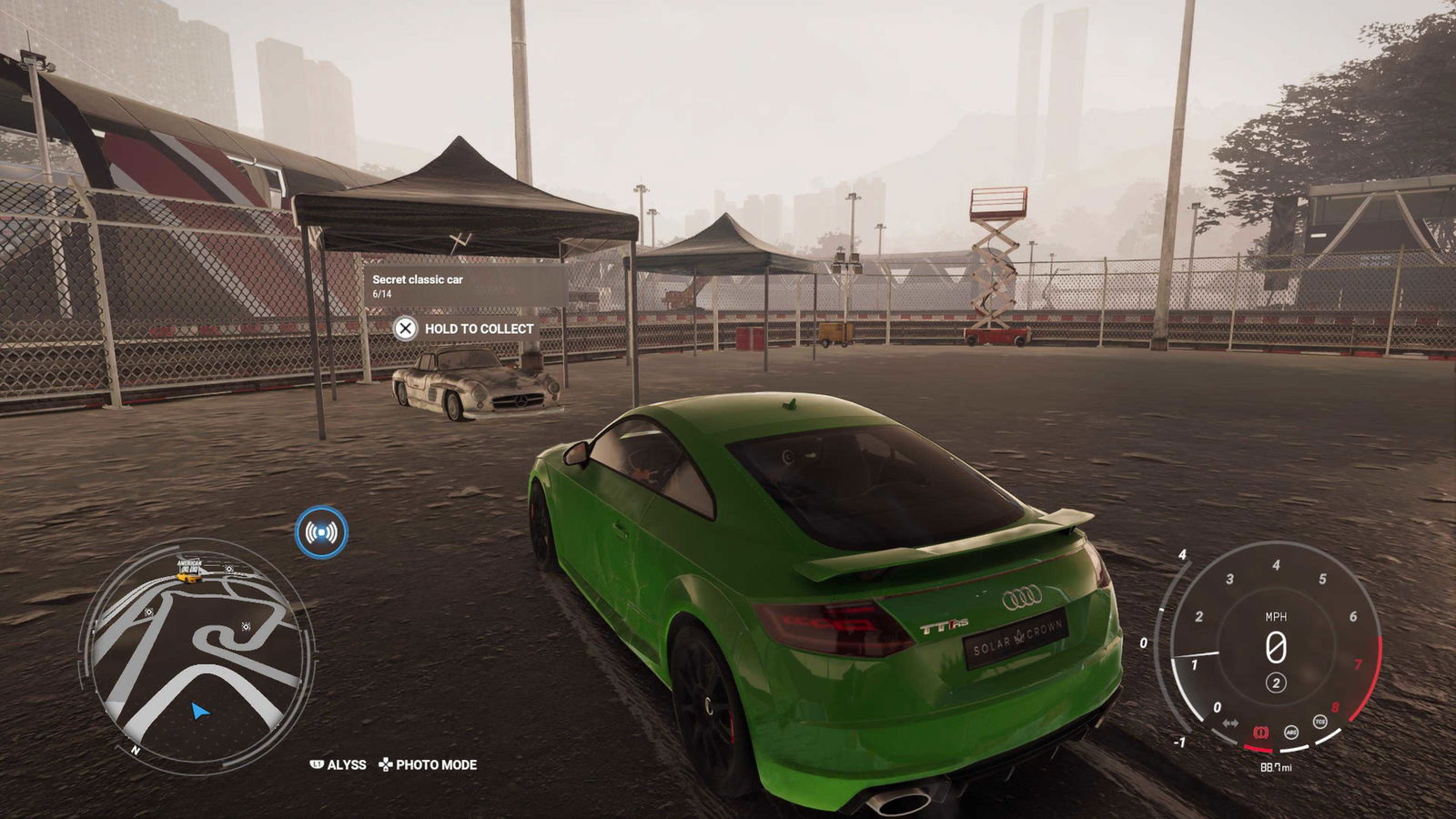Select the Secret classic car info panel
This screenshot has width=1456, height=819.
(465, 286)
